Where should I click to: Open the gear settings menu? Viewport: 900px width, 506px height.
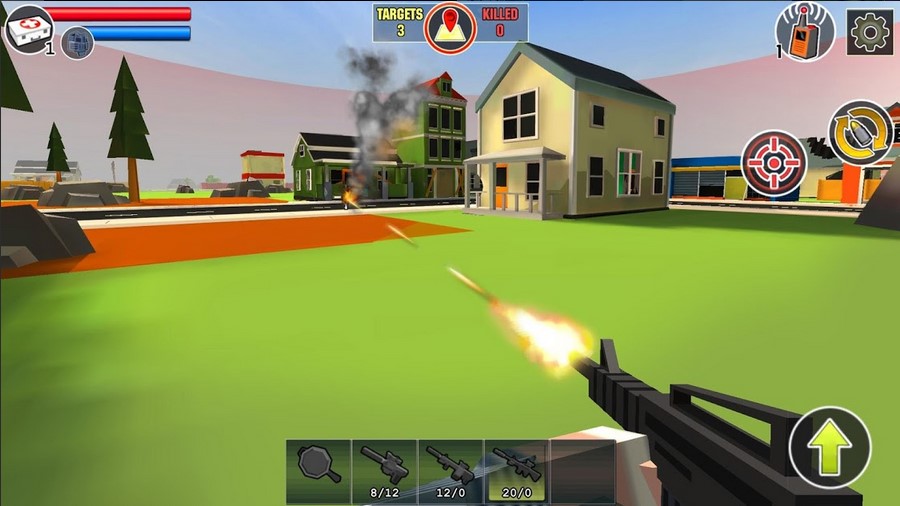click(x=870, y=32)
